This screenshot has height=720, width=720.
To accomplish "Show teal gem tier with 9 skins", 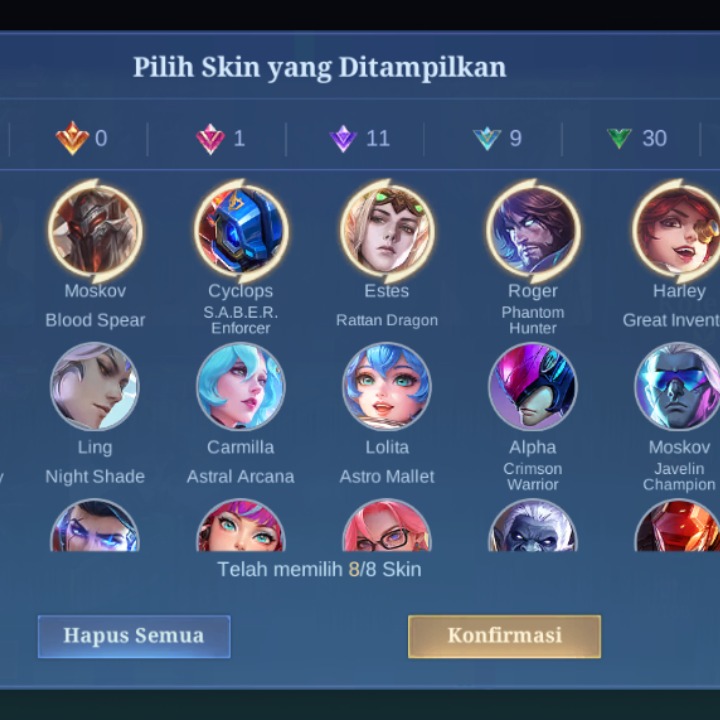I will (497, 138).
